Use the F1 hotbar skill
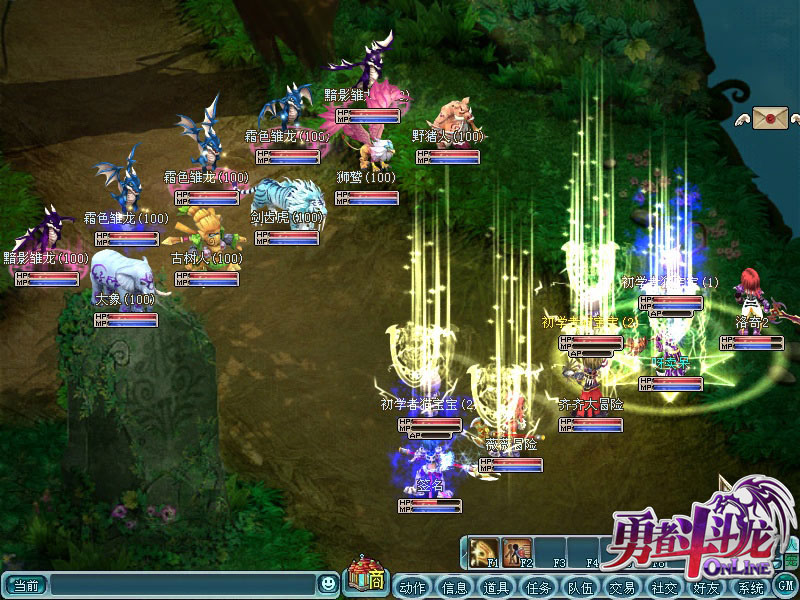The width and height of the screenshot is (800, 600). (486, 551)
